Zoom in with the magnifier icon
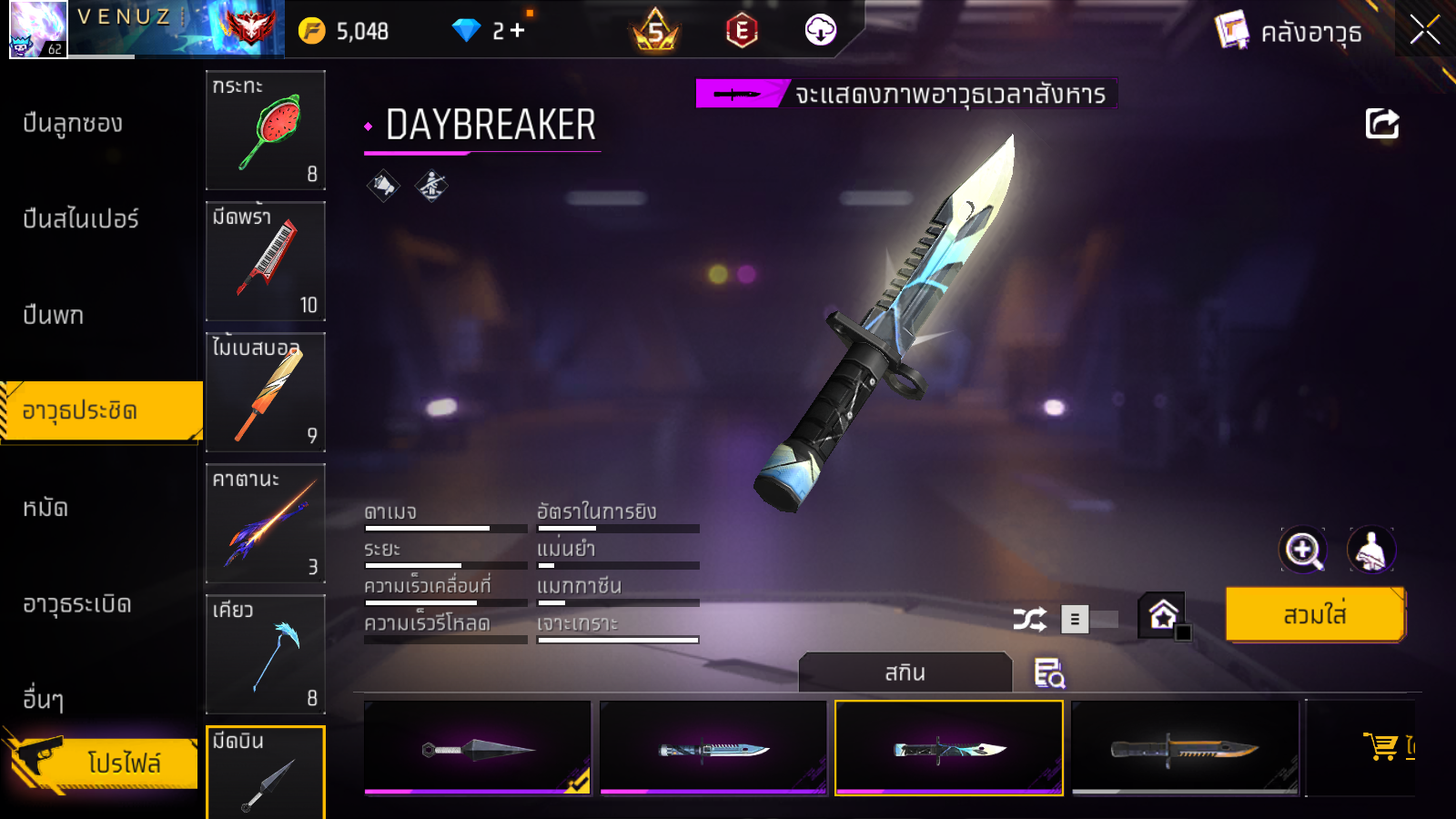Screen dimensions: 1456x819 tap(1302, 550)
